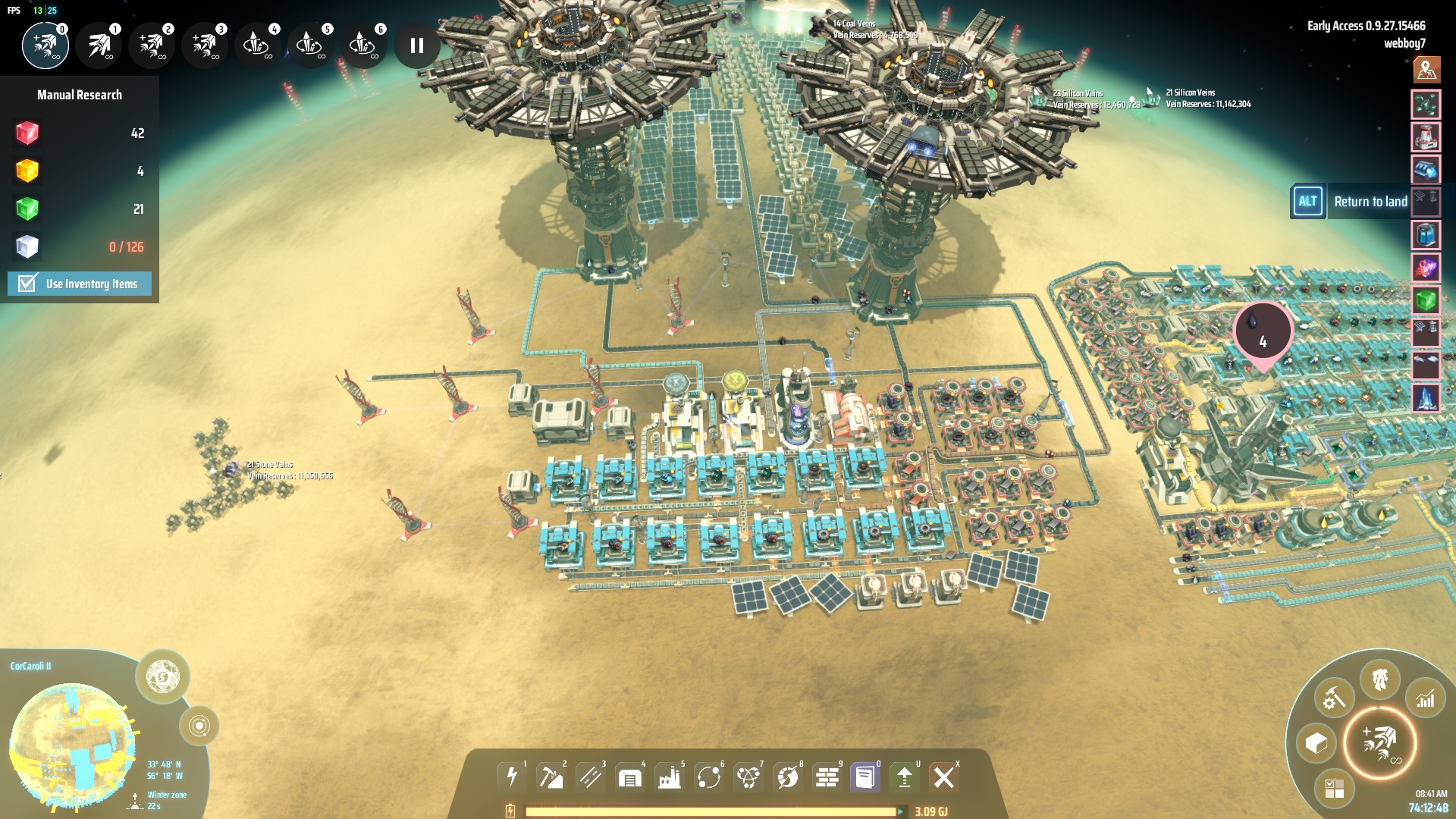Select the green Upgrade tool
The image size is (1456, 819).
click(x=904, y=776)
